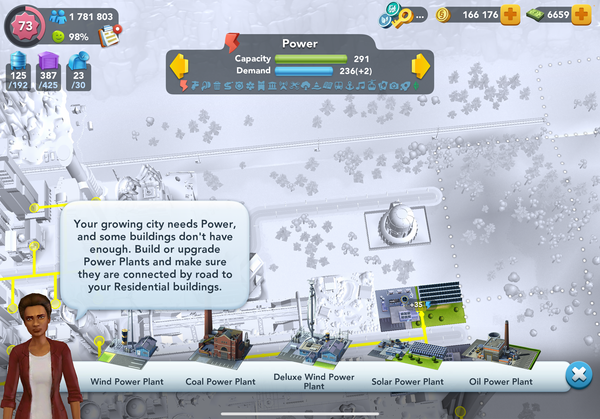Choose the Oil Power Plant
600x419 pixels.
tap(498, 352)
